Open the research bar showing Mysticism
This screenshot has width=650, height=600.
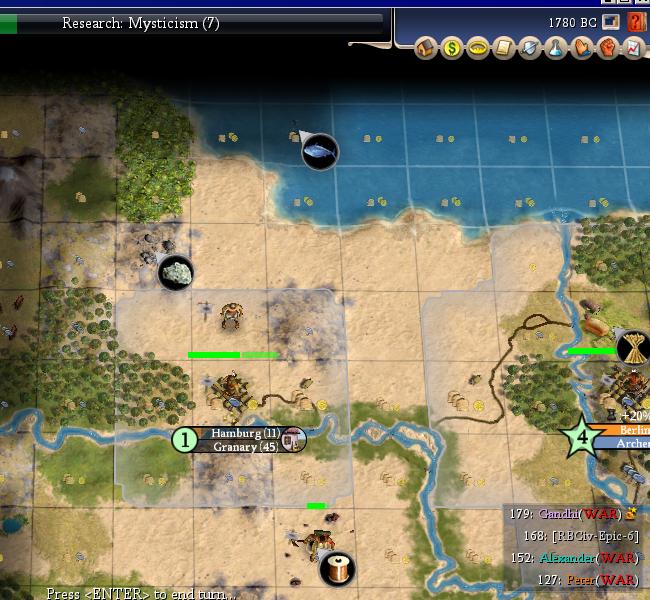(x=190, y=22)
